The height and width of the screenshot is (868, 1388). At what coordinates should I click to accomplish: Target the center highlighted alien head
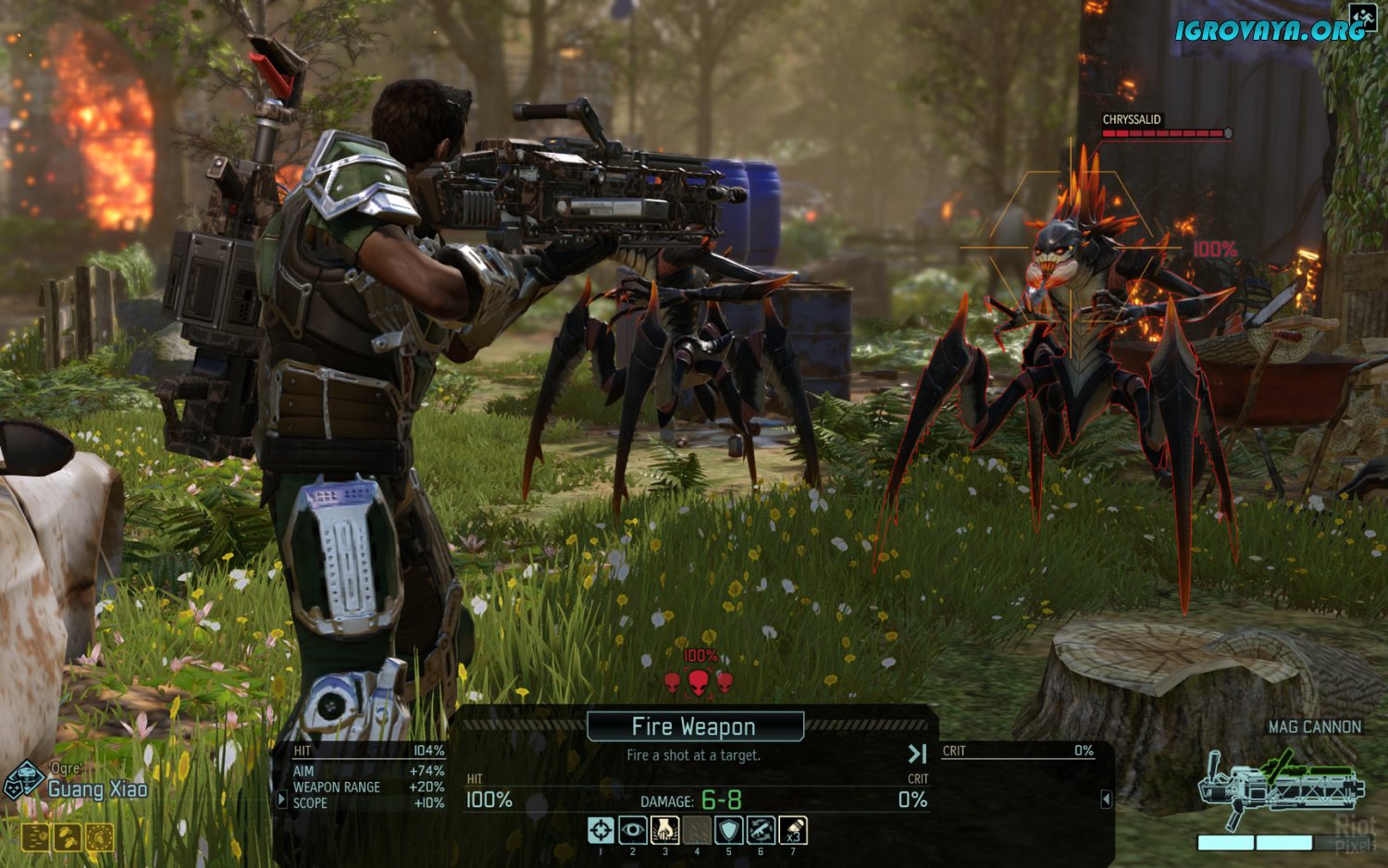699,683
